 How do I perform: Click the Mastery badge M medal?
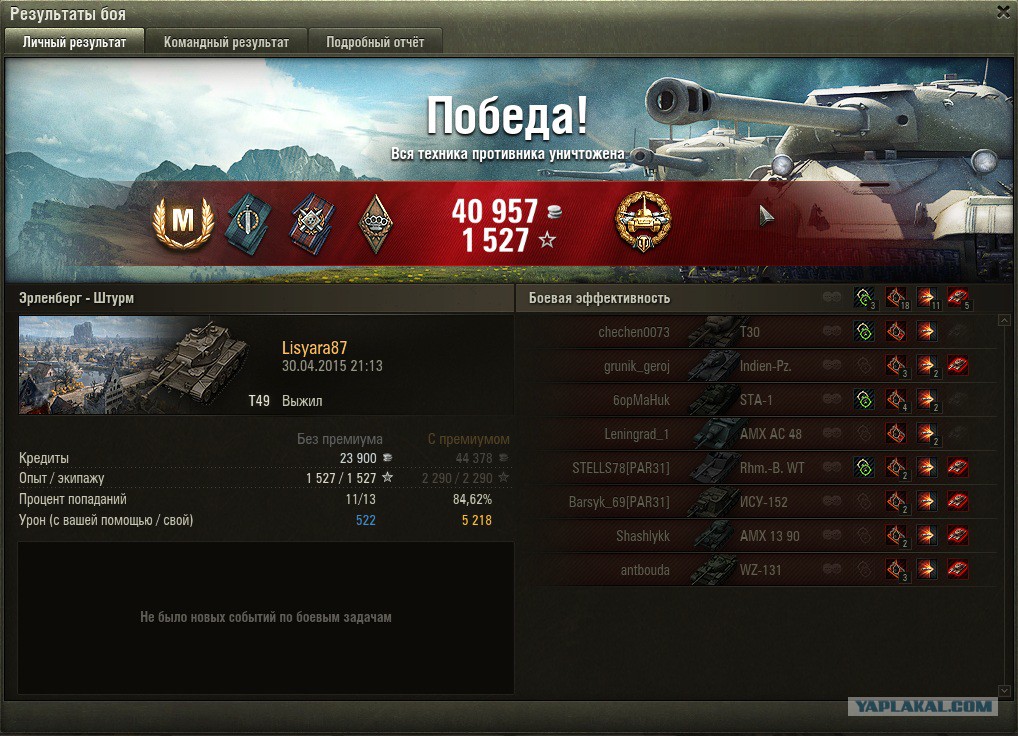[x=183, y=222]
